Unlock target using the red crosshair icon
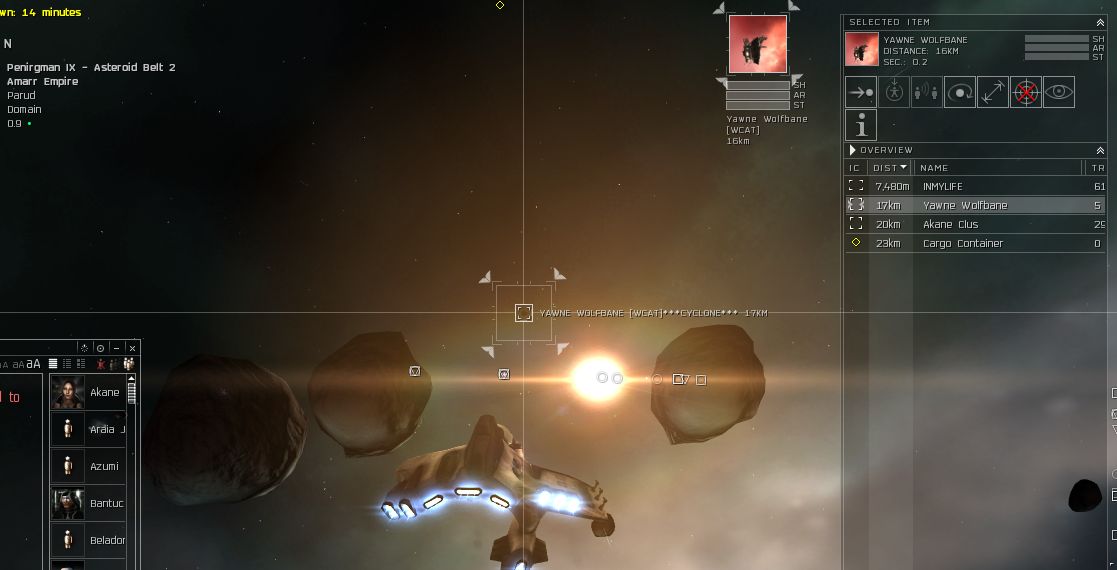 click(1026, 92)
